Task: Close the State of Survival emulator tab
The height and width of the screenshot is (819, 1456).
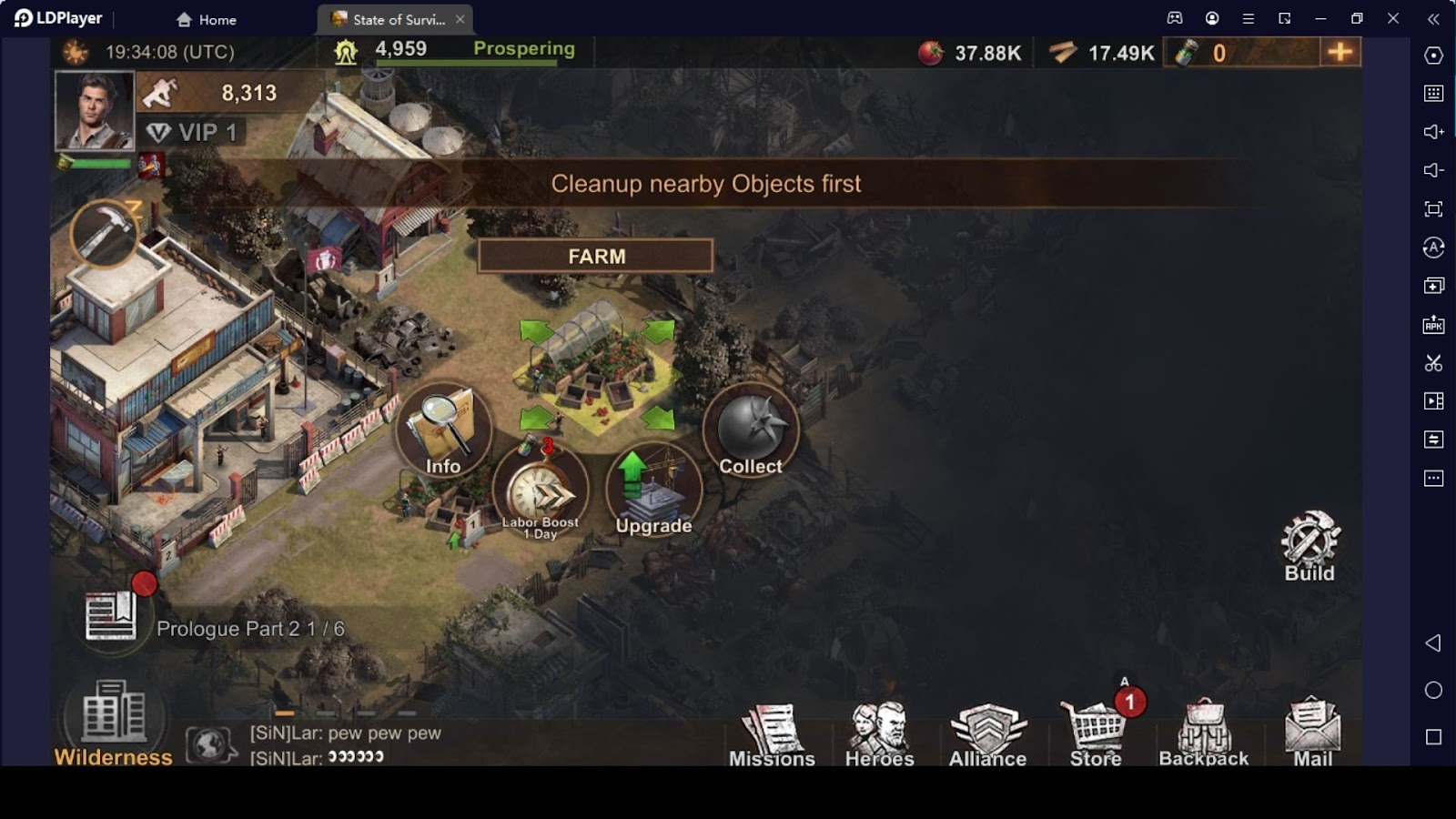Action: tap(460, 19)
